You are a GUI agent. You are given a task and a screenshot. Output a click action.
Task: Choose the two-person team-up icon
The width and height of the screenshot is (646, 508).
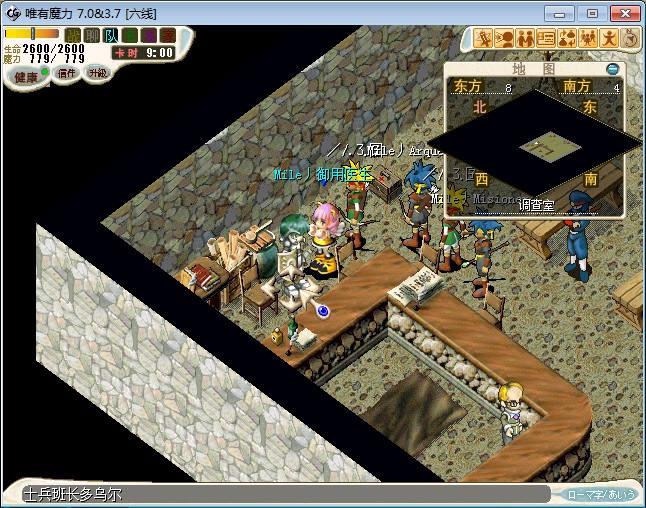526,39
